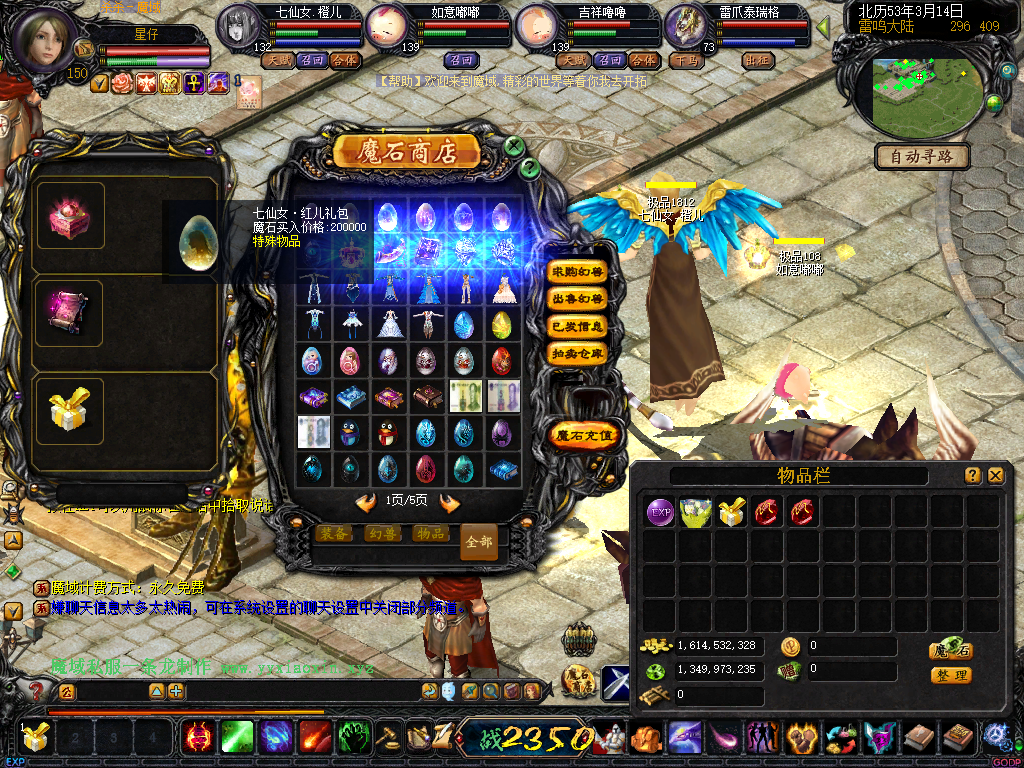Select the 物品 items tab in shop
Screen dimensions: 1024x768
430,534
